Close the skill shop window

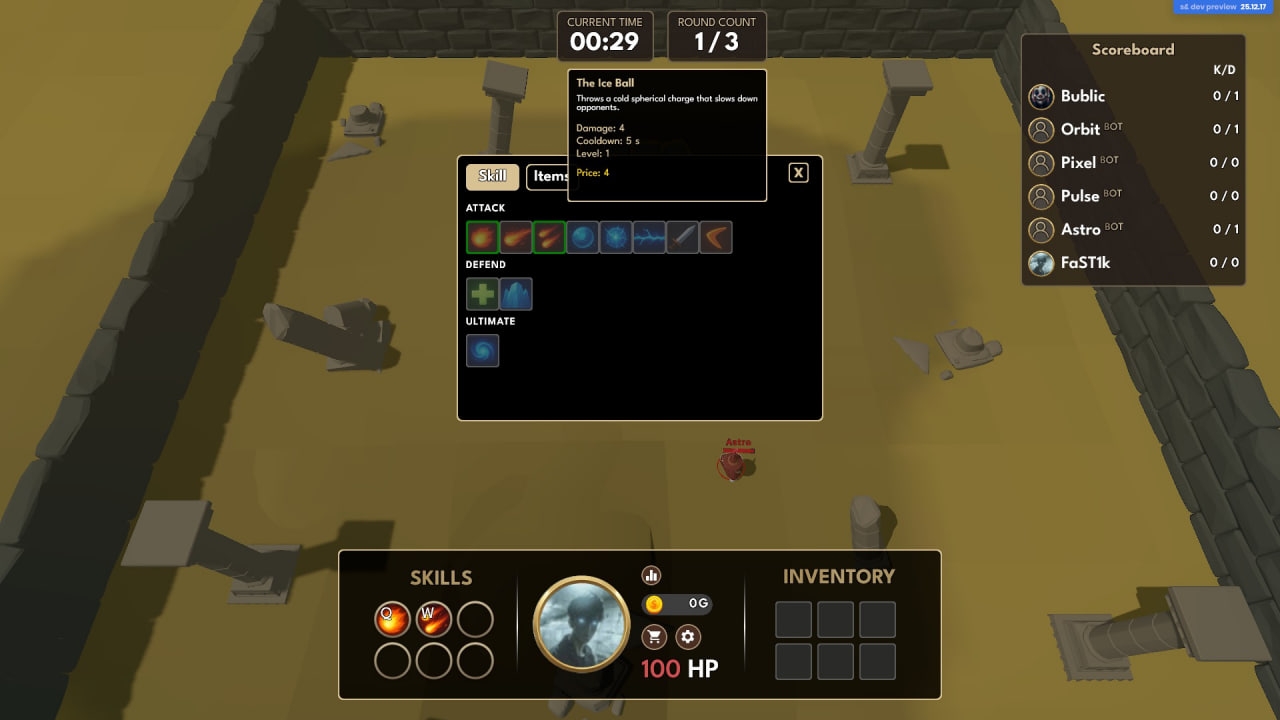pos(798,173)
